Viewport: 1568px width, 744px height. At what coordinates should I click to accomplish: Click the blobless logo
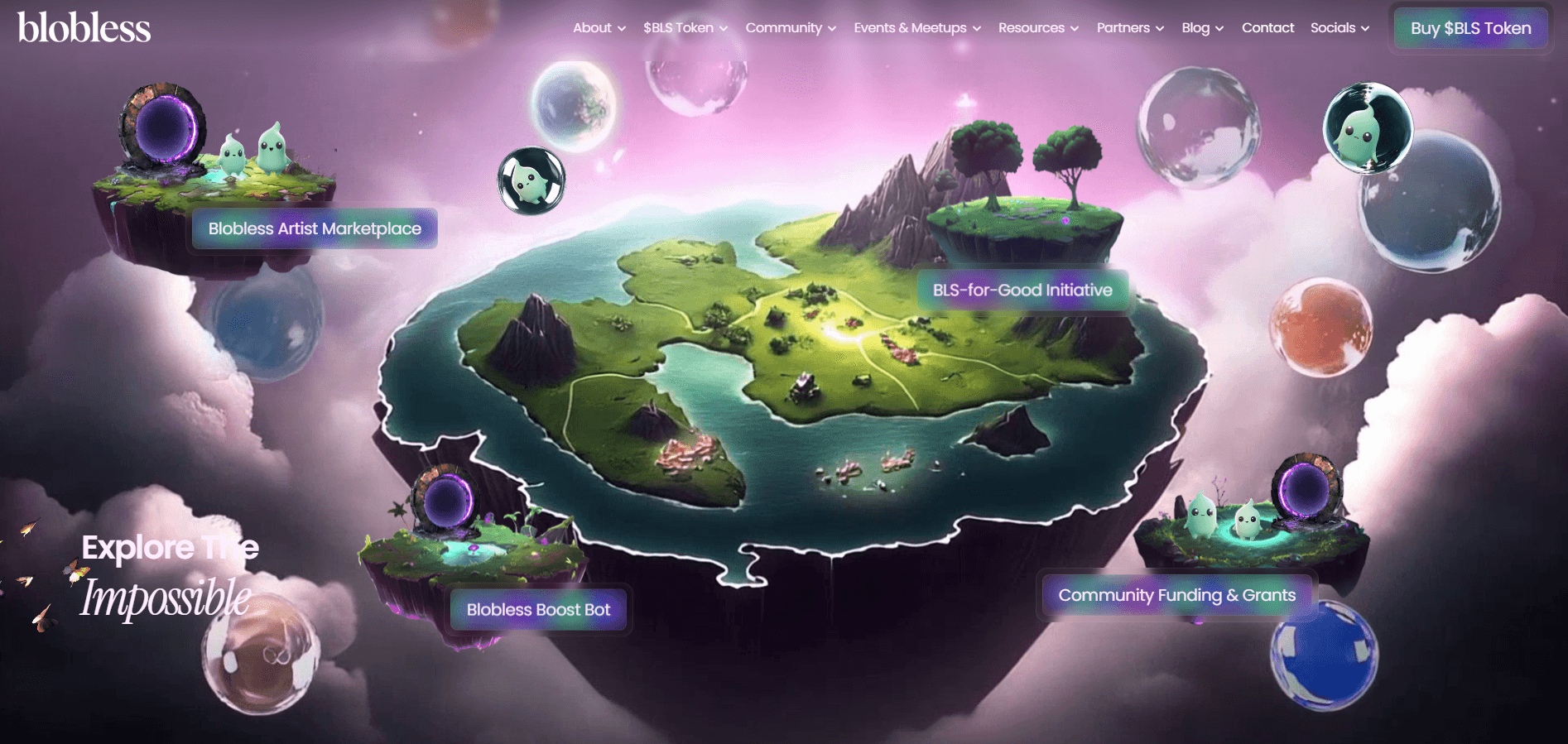(x=84, y=28)
